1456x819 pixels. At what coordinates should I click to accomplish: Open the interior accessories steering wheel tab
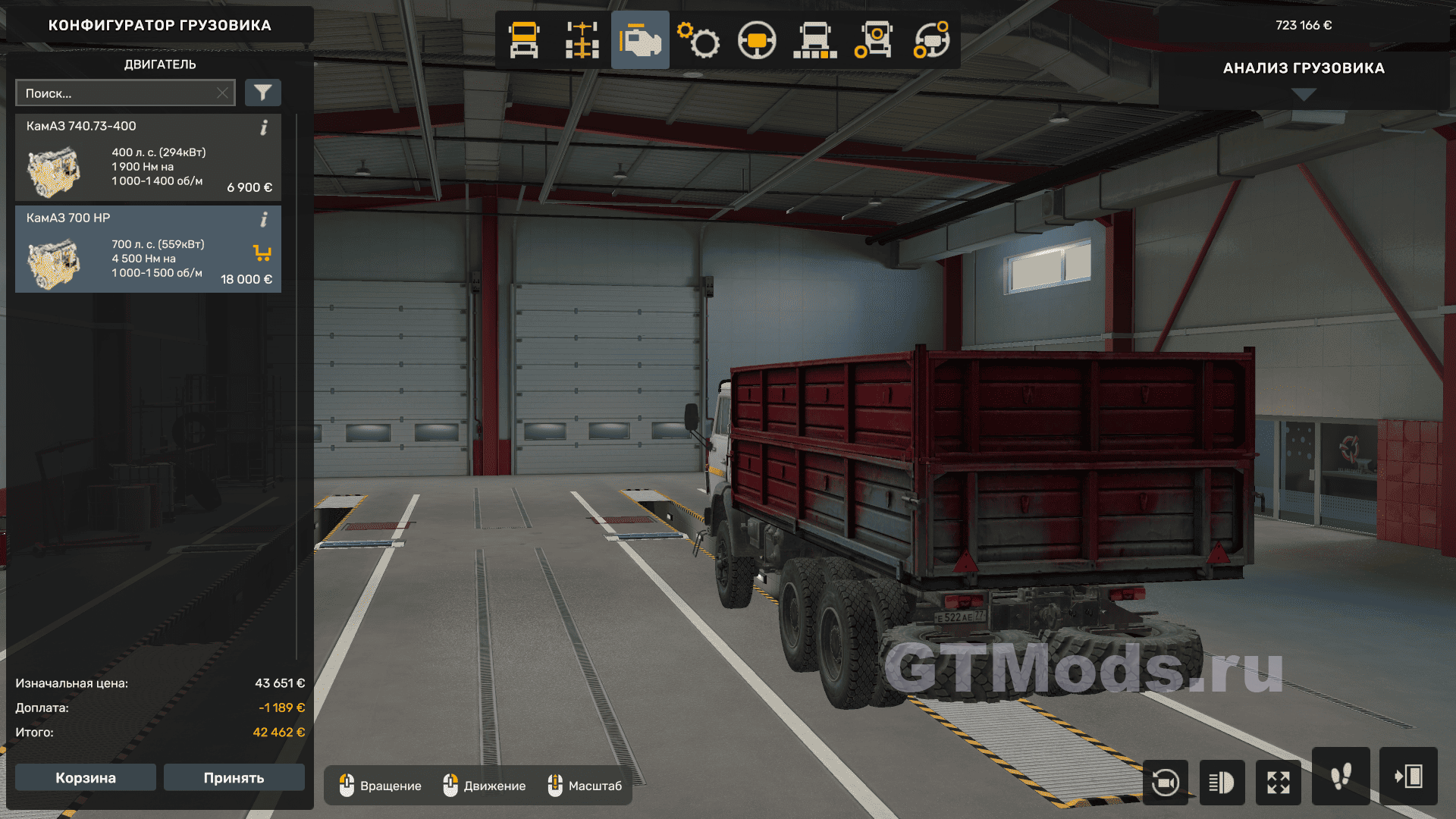pyautogui.click(x=931, y=40)
